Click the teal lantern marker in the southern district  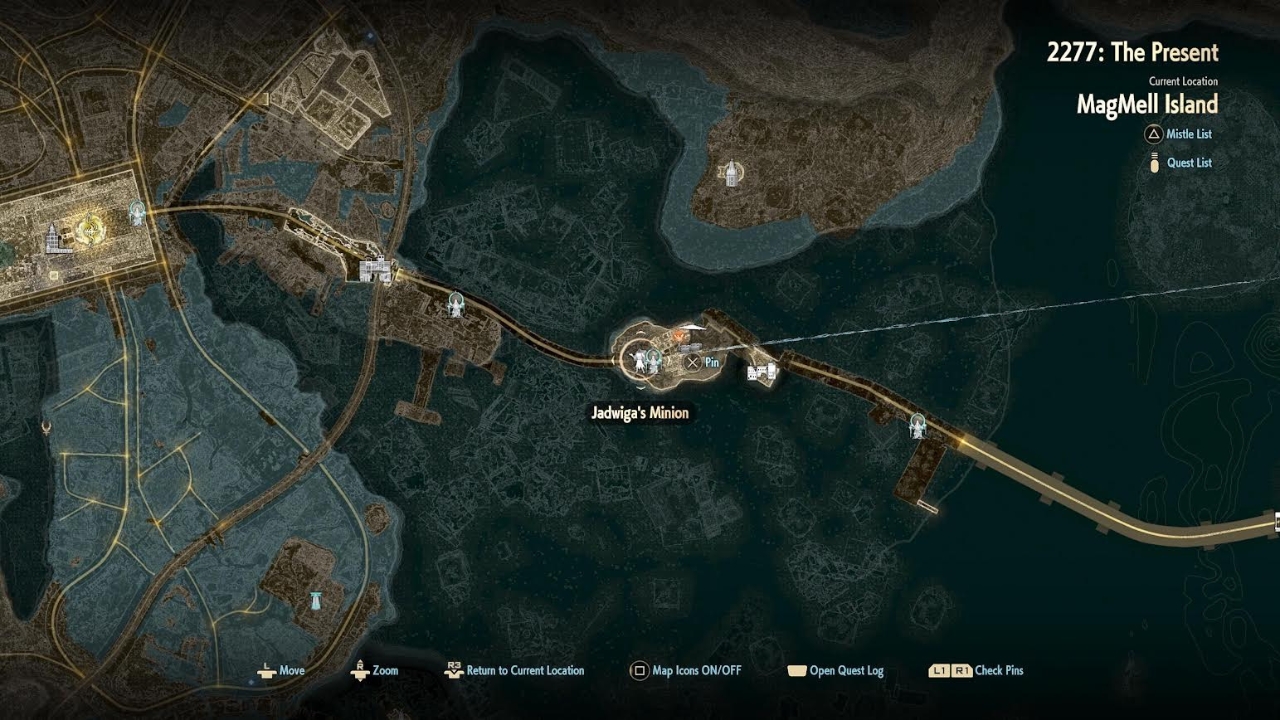317,600
